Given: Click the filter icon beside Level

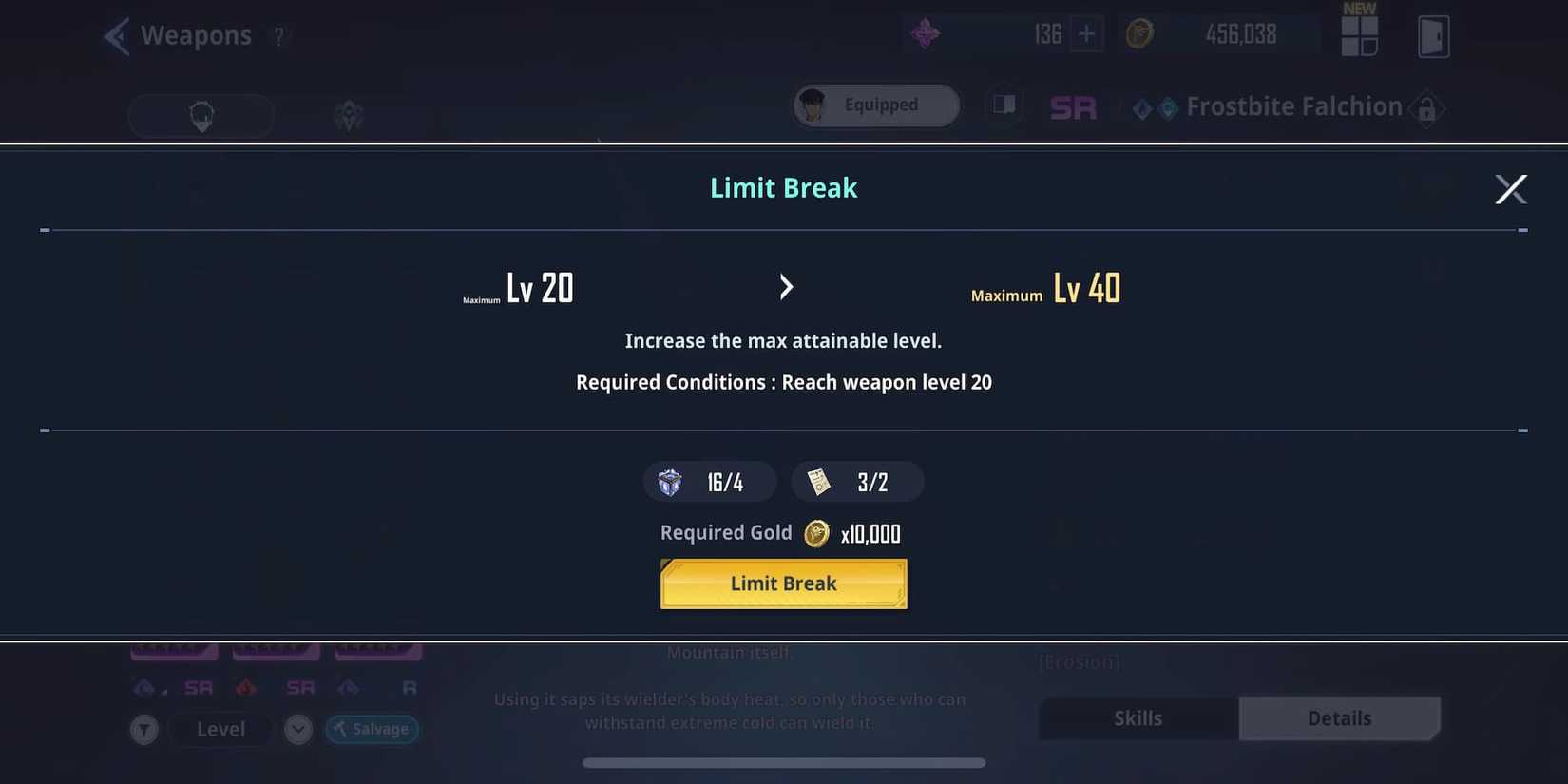Looking at the screenshot, I should pyautogui.click(x=144, y=729).
